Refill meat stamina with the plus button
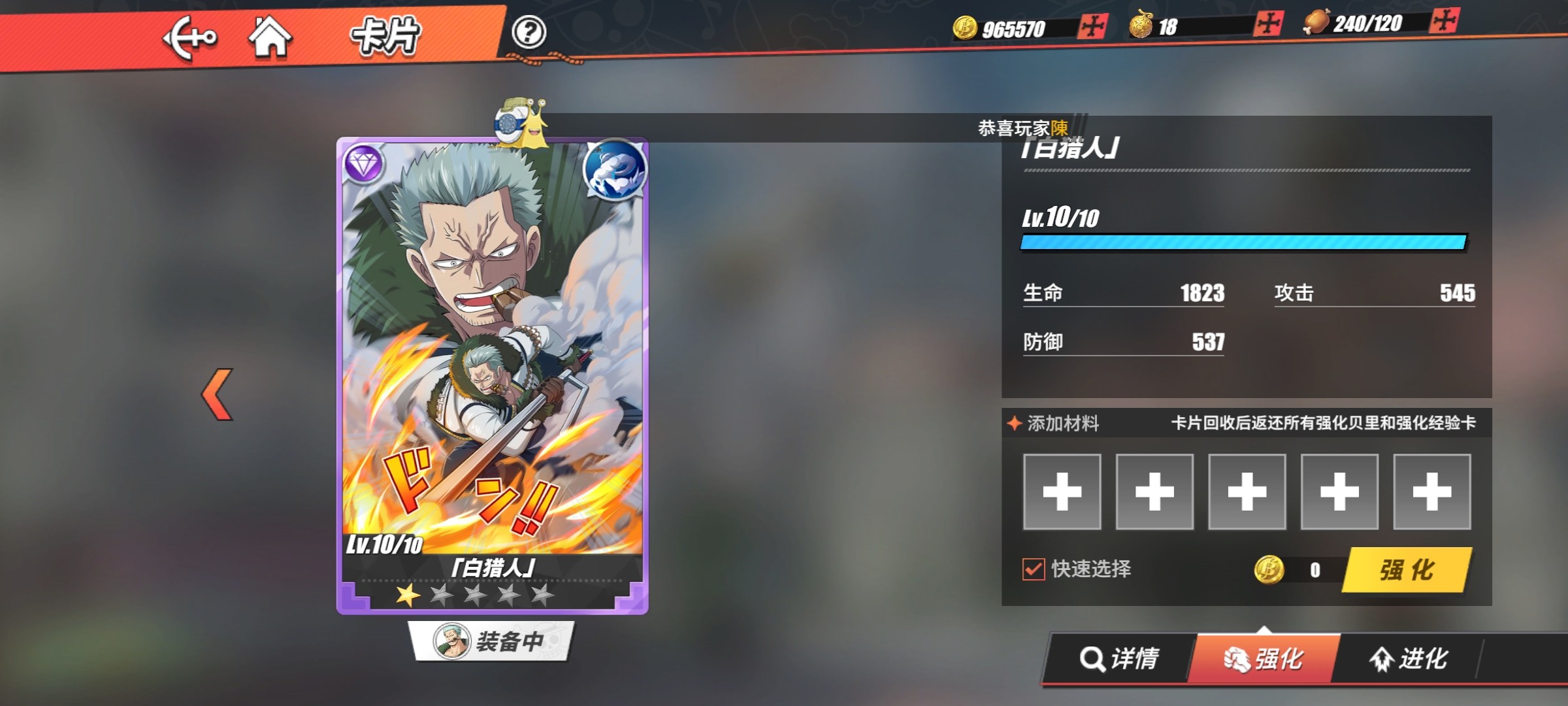 [1444, 21]
